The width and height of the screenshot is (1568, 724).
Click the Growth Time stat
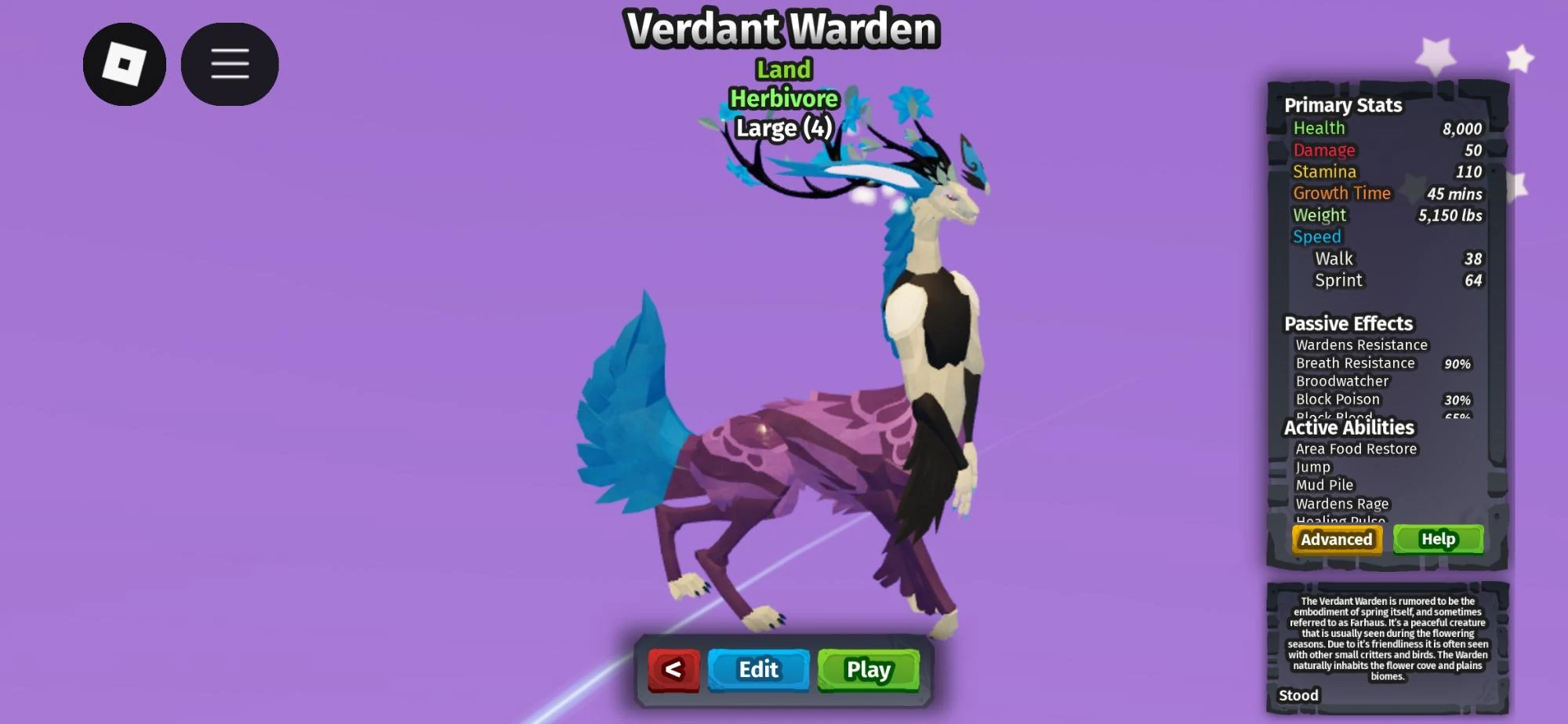(x=1342, y=193)
